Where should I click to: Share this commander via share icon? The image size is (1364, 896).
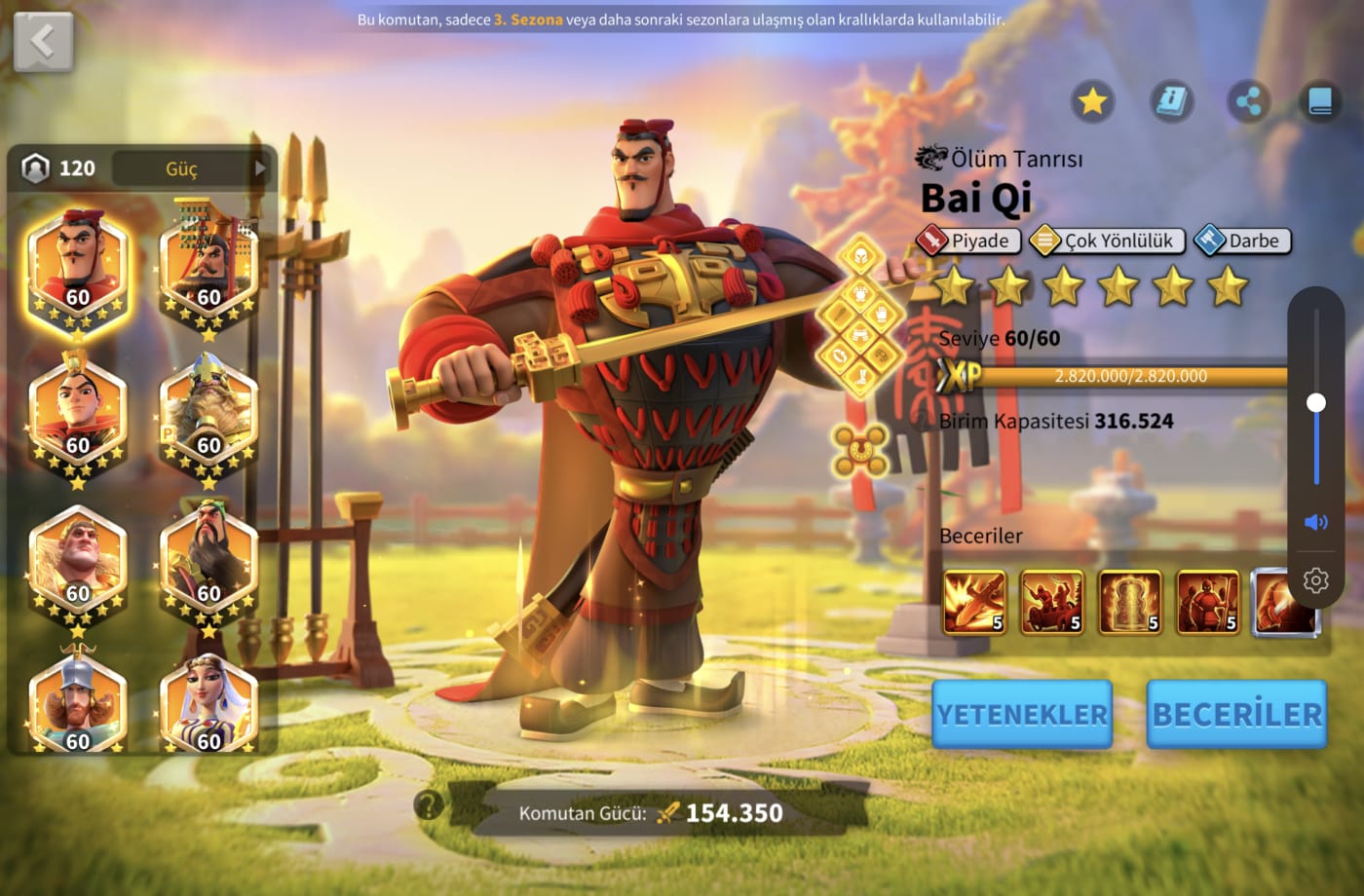click(x=1248, y=100)
